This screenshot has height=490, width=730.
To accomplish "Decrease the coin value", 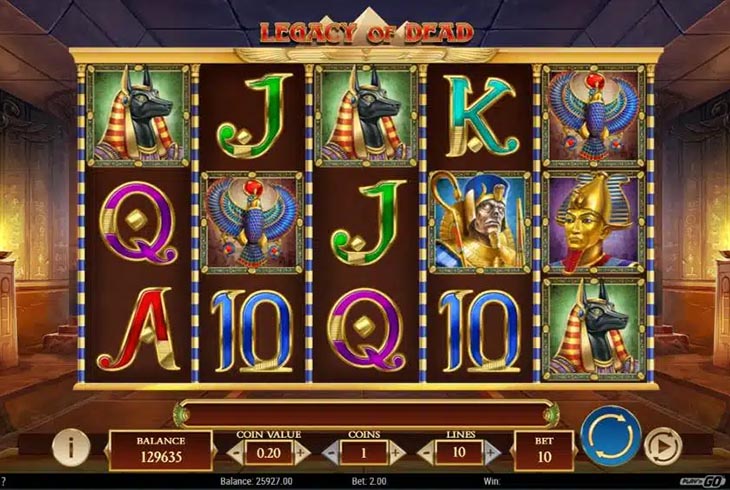I will click(x=236, y=452).
